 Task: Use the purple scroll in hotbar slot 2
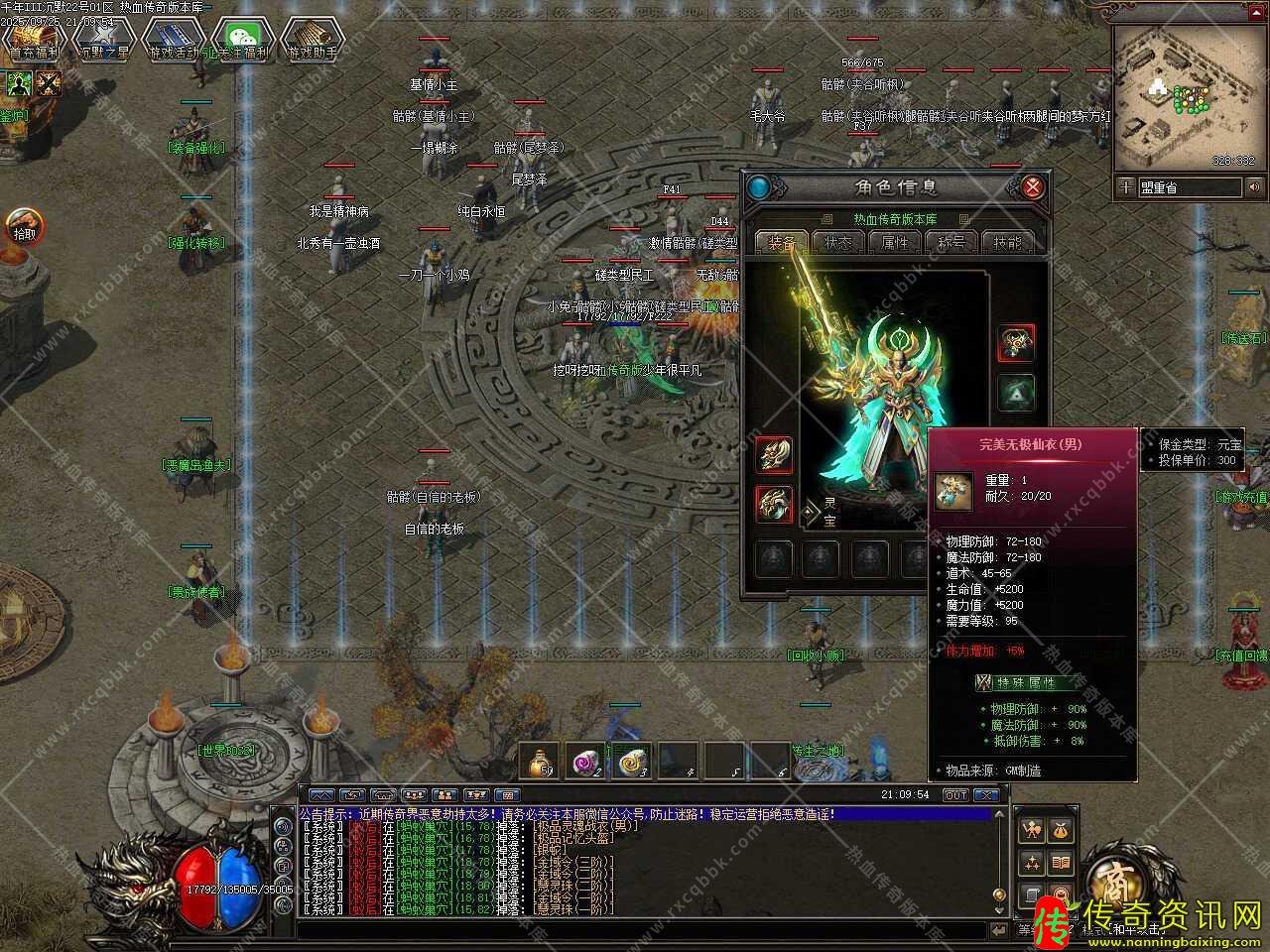(x=585, y=761)
